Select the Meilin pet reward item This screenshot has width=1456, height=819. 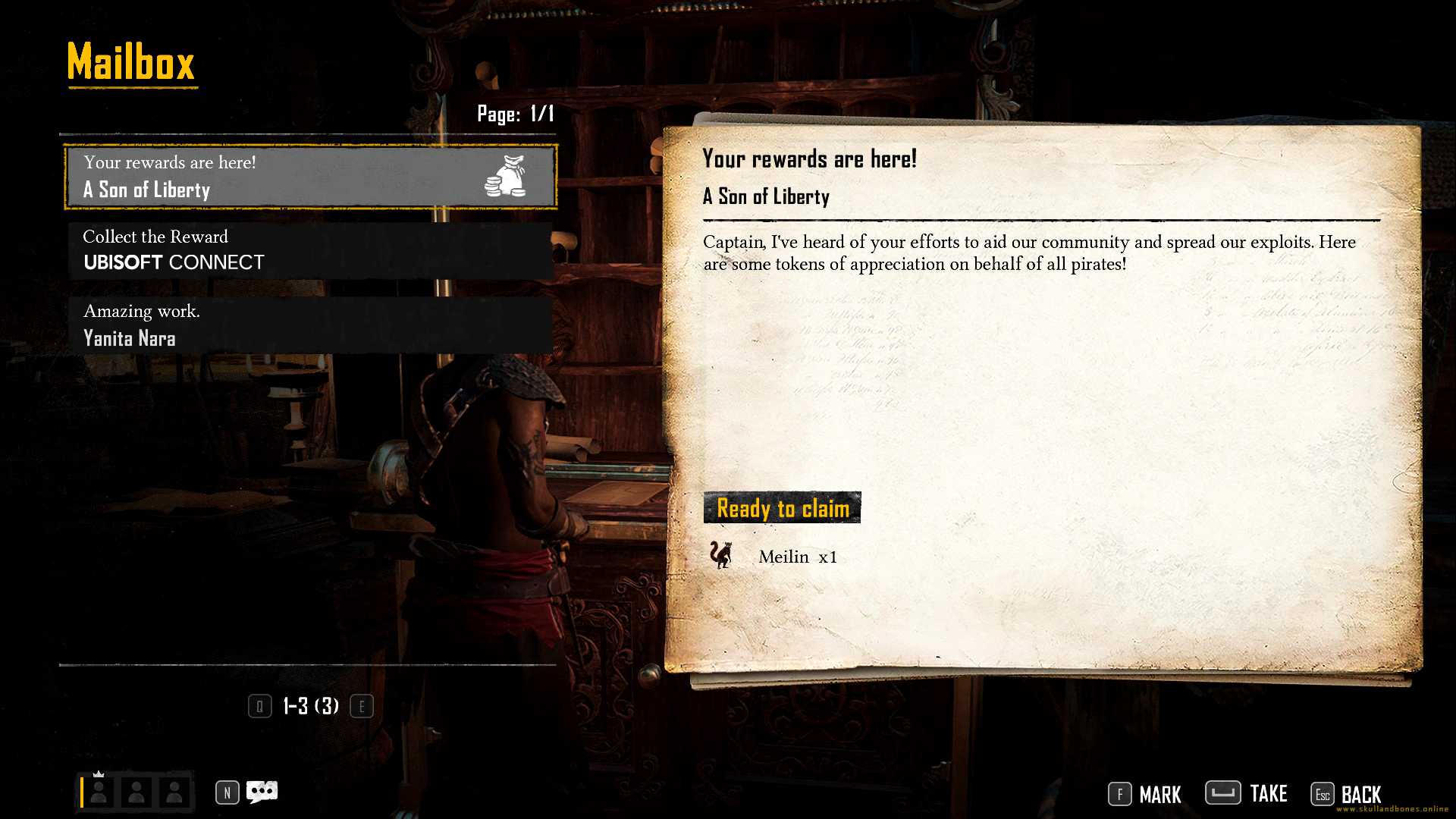click(x=773, y=556)
